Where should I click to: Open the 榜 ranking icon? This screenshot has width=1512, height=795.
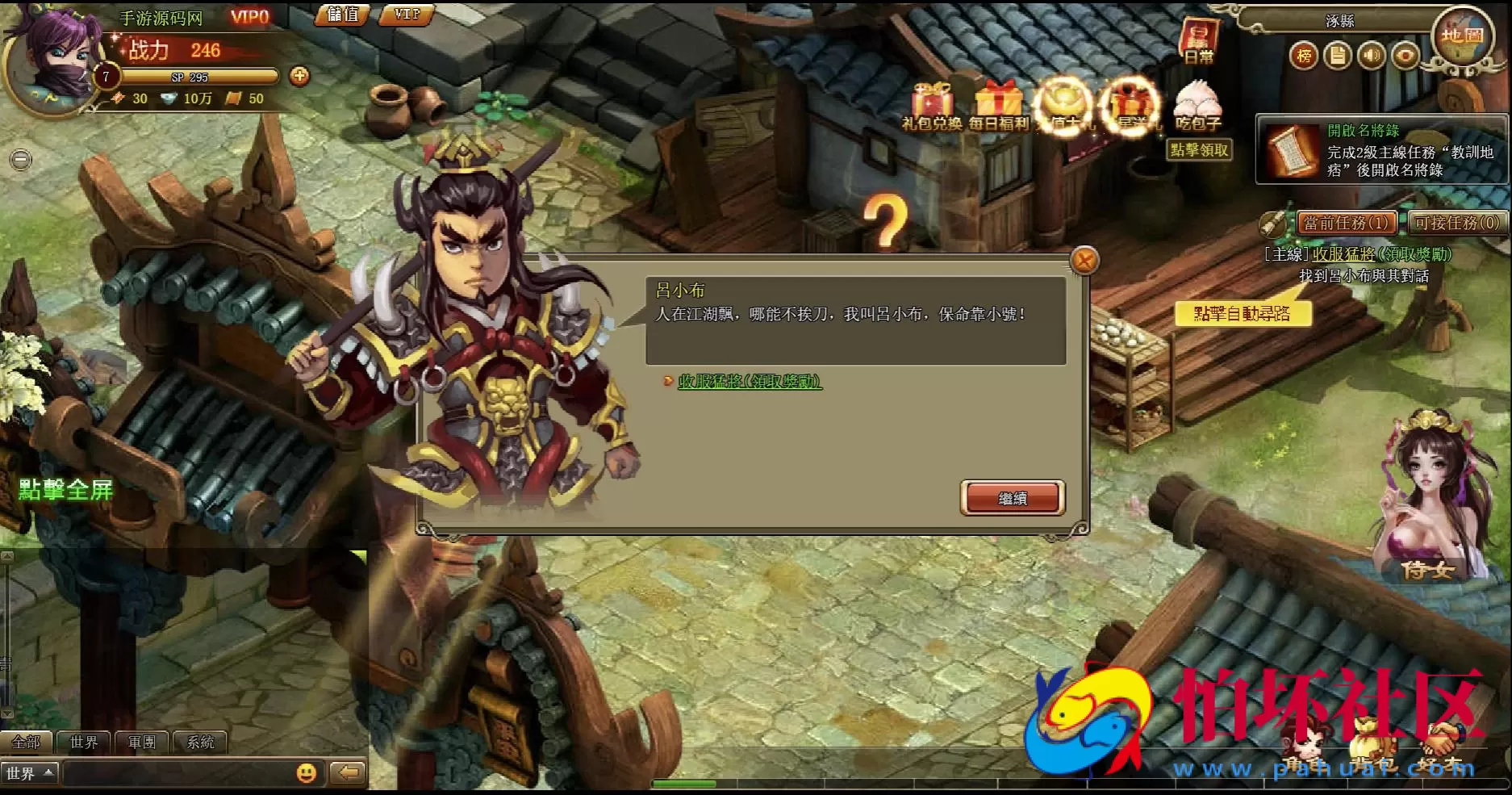[x=1304, y=56]
